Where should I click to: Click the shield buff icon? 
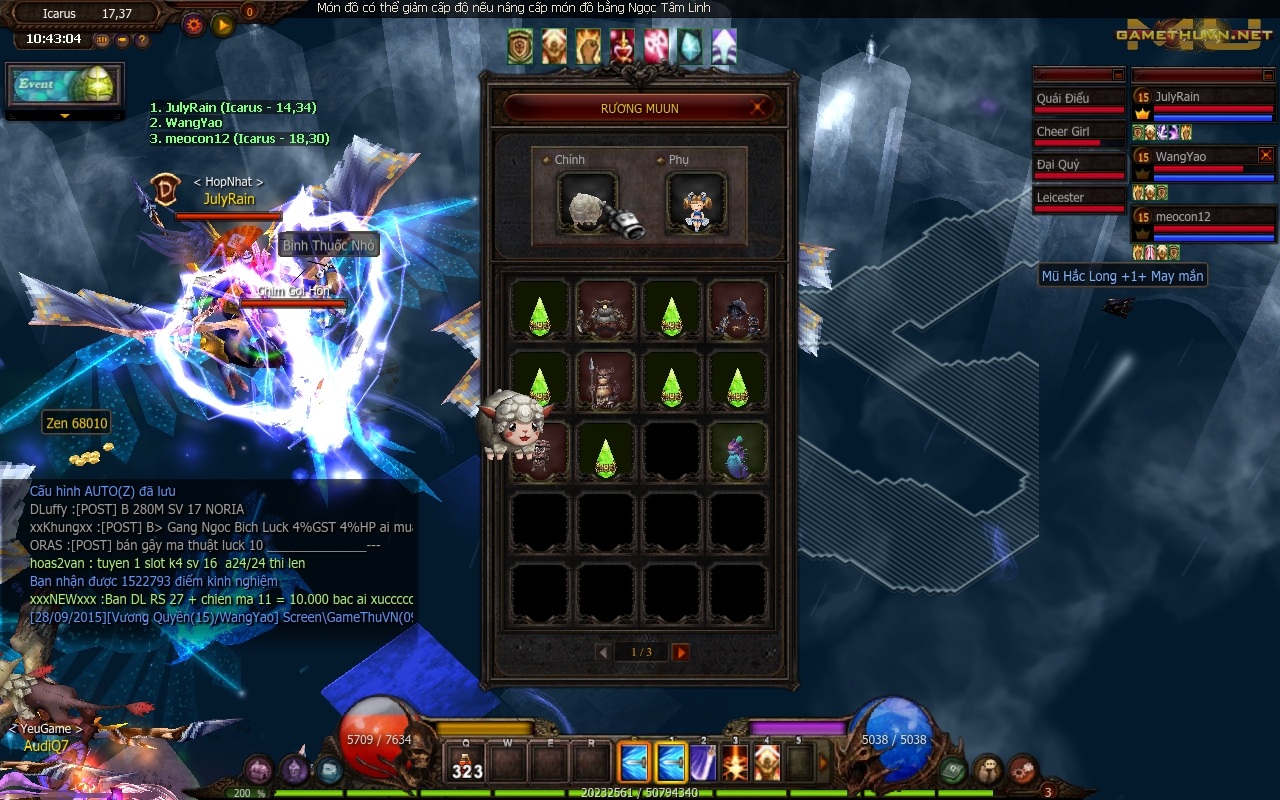point(520,46)
